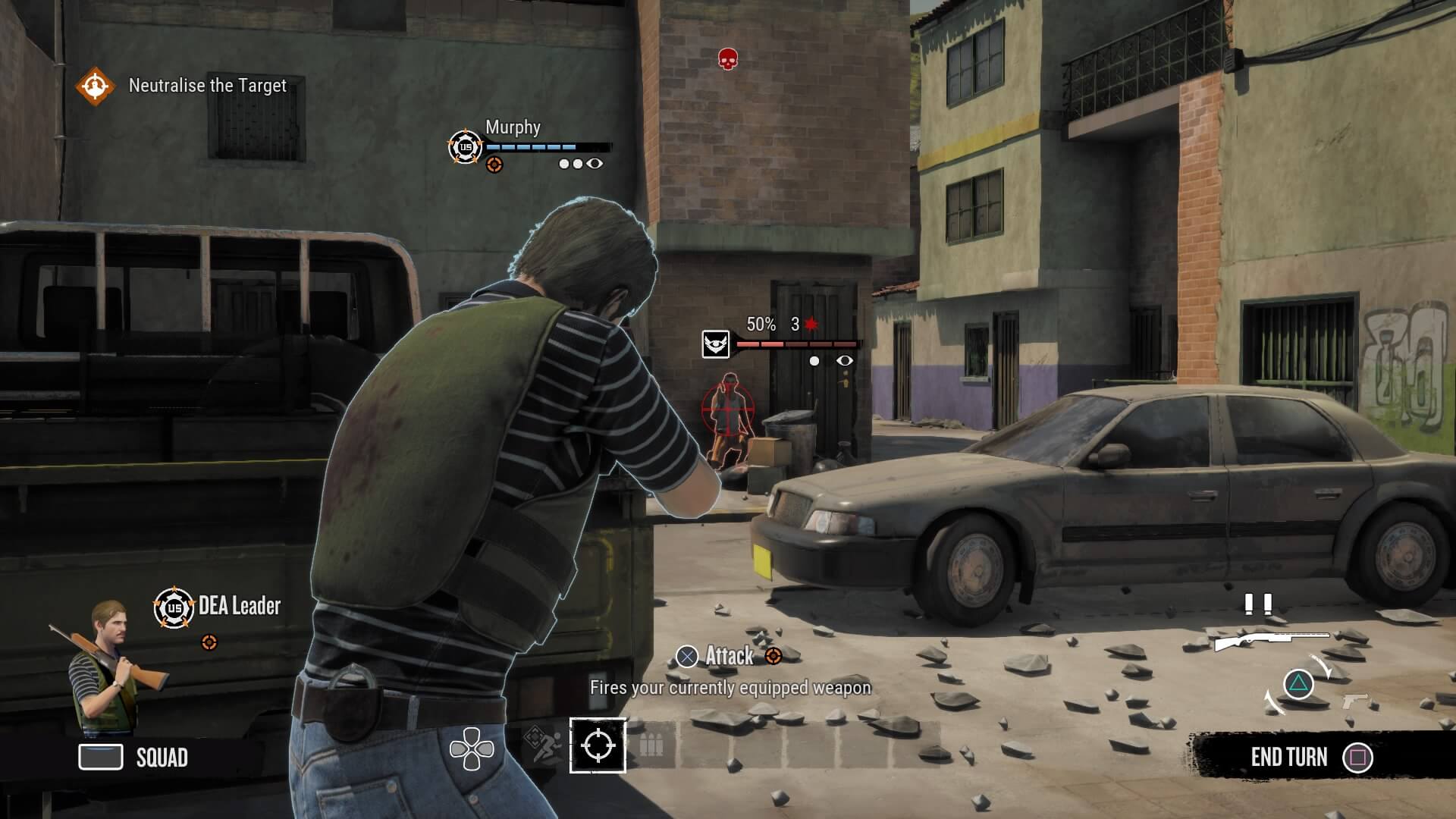The width and height of the screenshot is (1456, 819).
Task: Open the Squad panel
Action: (x=134, y=757)
